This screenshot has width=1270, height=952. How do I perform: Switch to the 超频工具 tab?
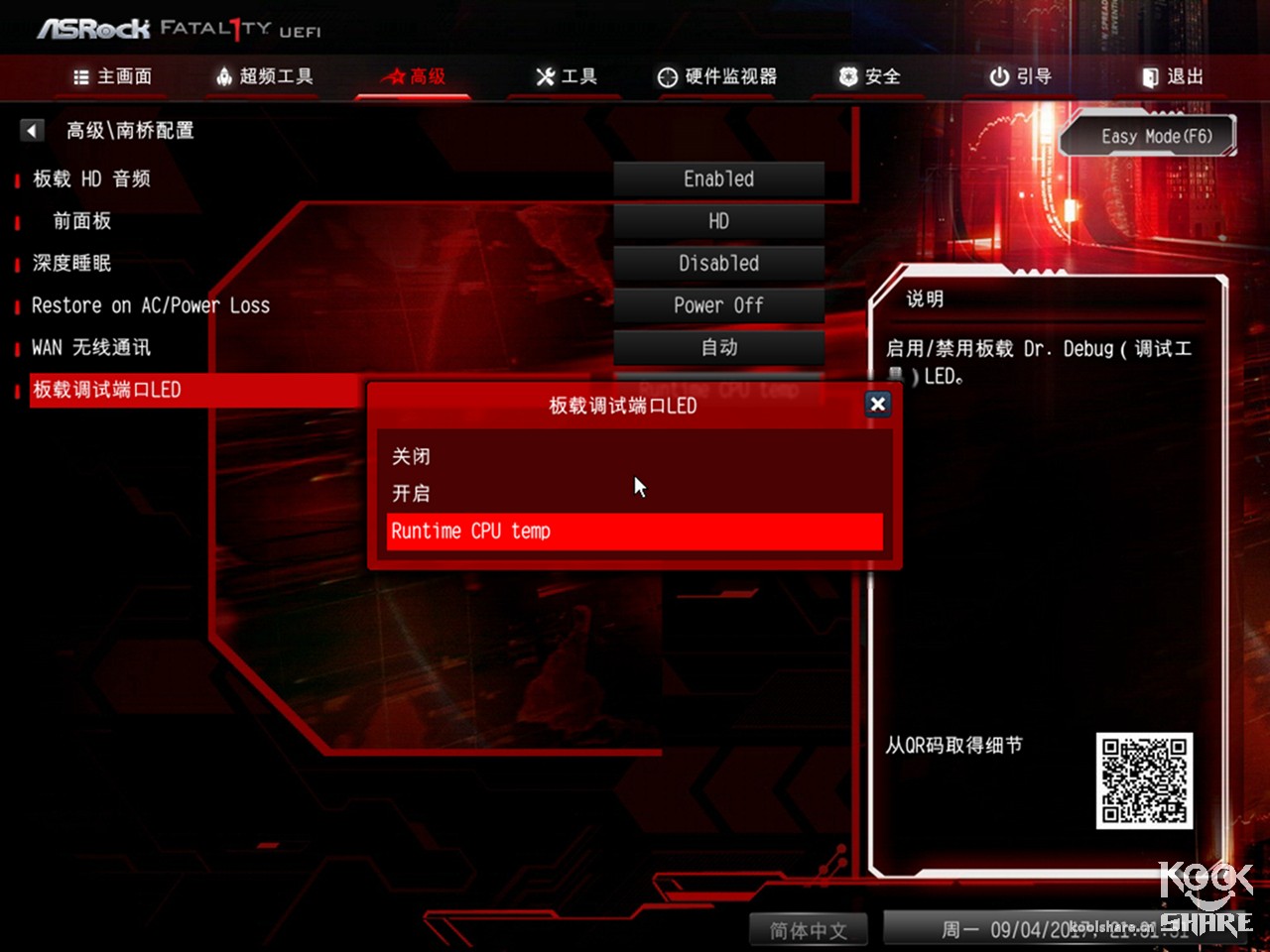[261, 76]
